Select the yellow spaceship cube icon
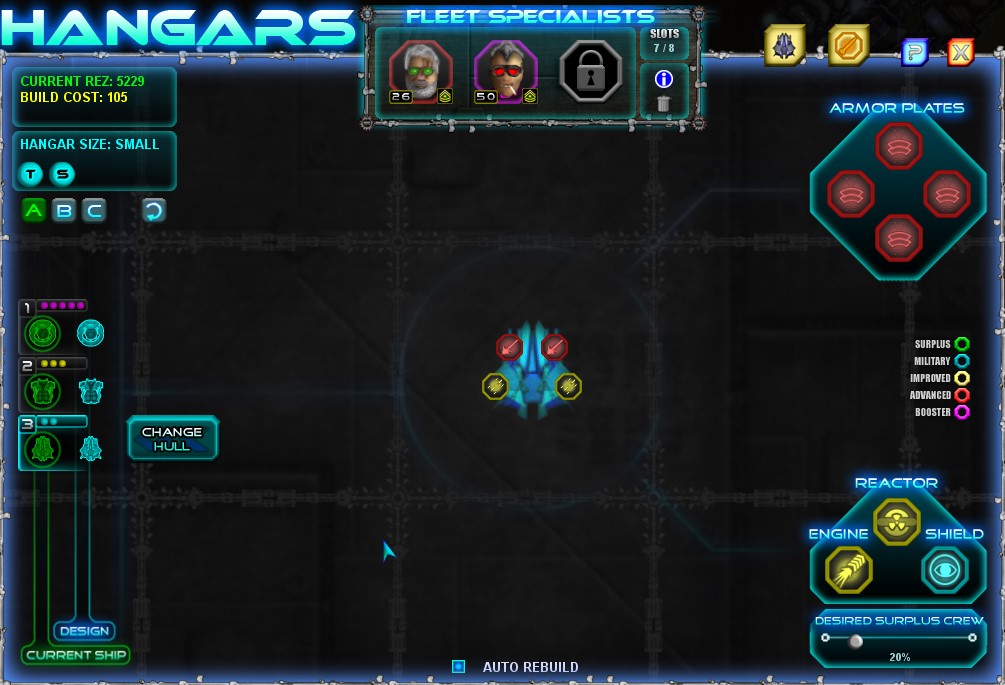Screen dimensions: 1005x685 (785, 46)
